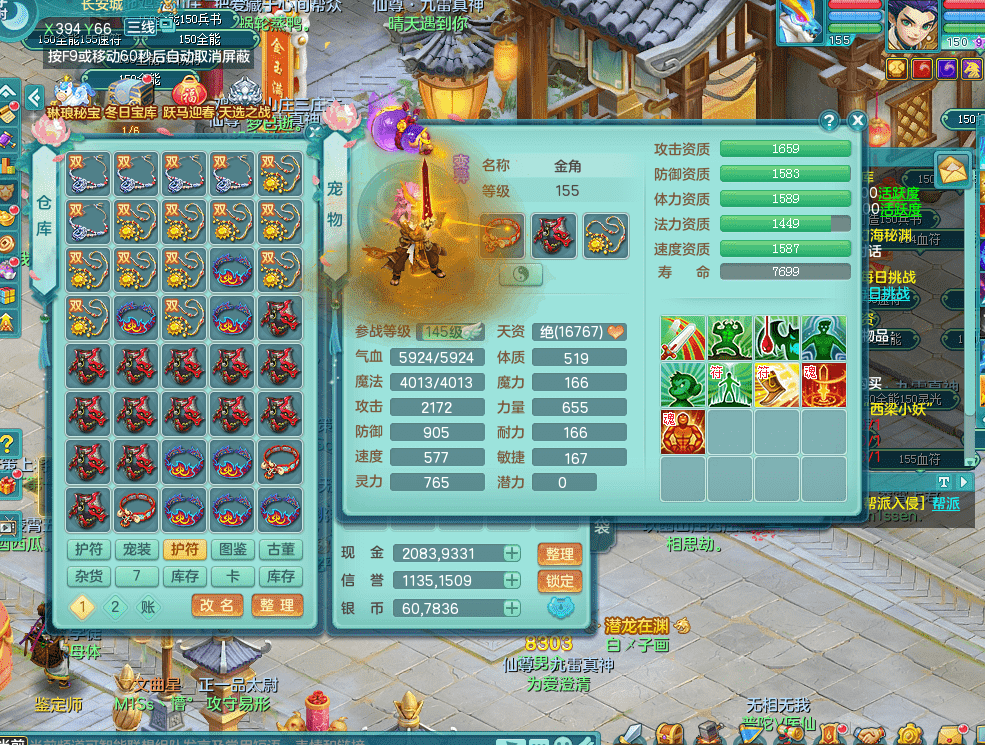The height and width of the screenshot is (745, 985).
Task: Click the 改名 rename button
Action: point(218,606)
